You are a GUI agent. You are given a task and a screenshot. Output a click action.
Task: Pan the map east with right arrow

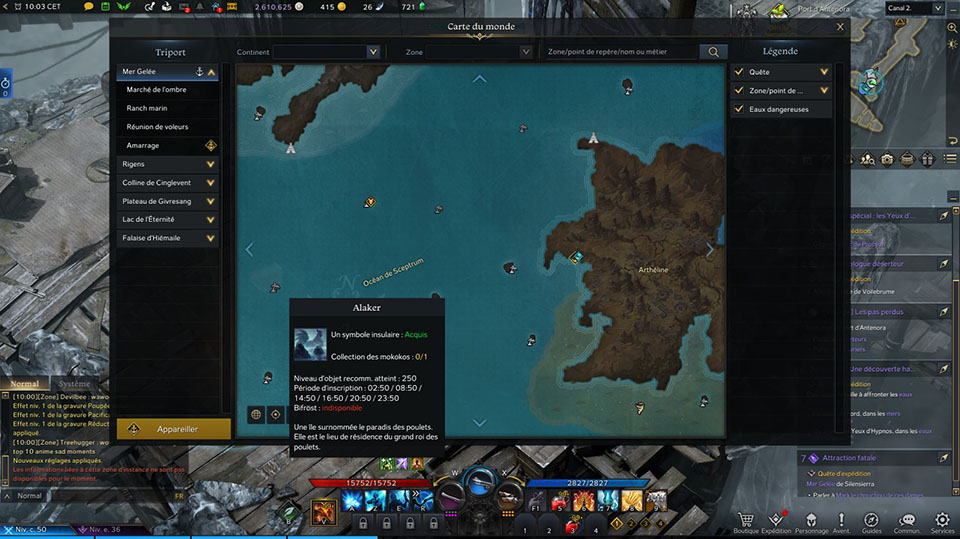click(711, 250)
